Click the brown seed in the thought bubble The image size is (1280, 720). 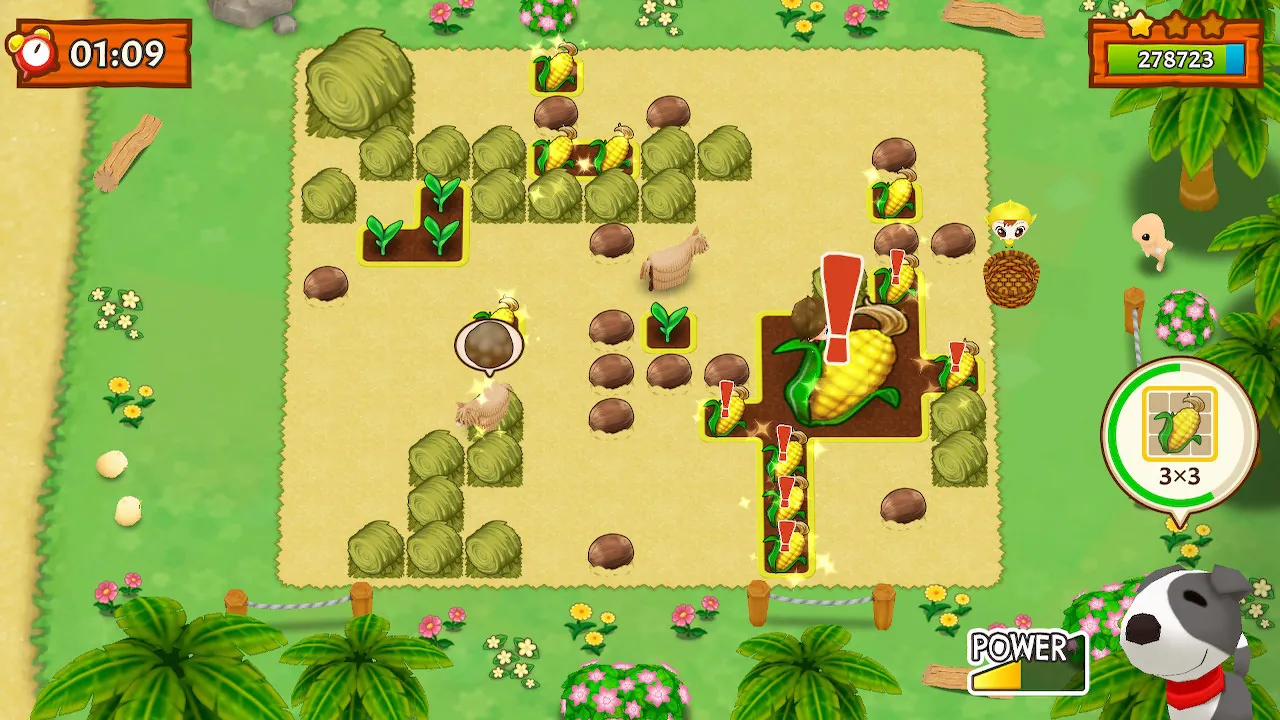click(491, 345)
